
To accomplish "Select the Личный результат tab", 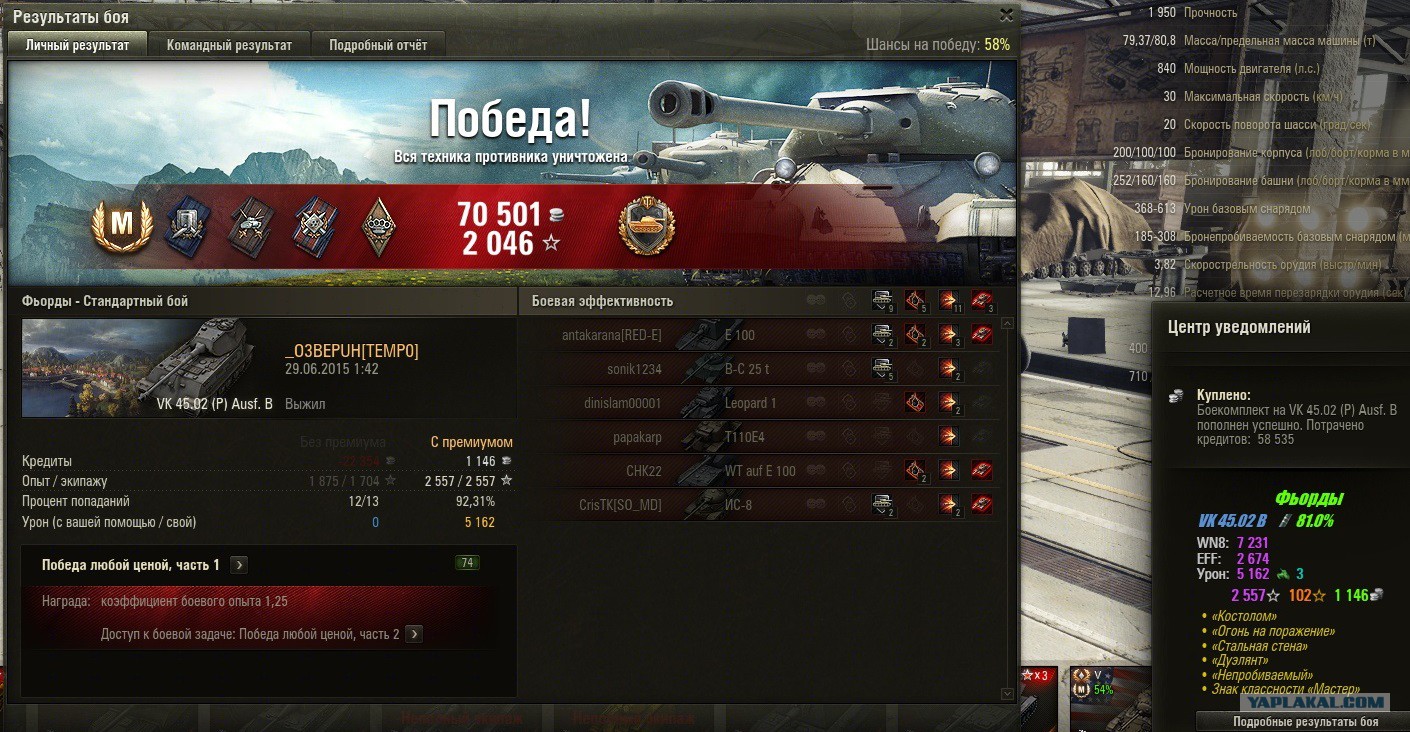I will 77,45.
